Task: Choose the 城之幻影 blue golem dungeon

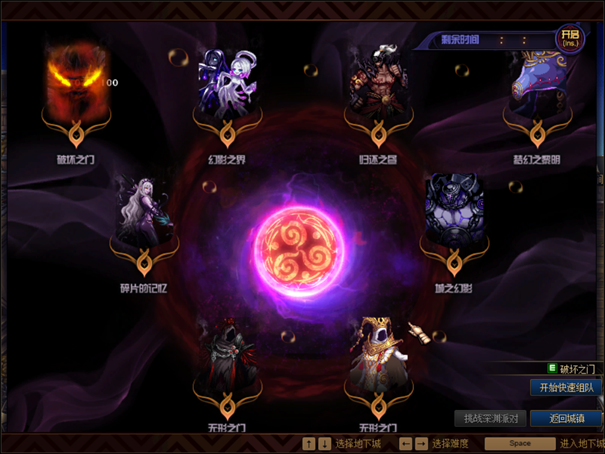Action: click(x=455, y=212)
